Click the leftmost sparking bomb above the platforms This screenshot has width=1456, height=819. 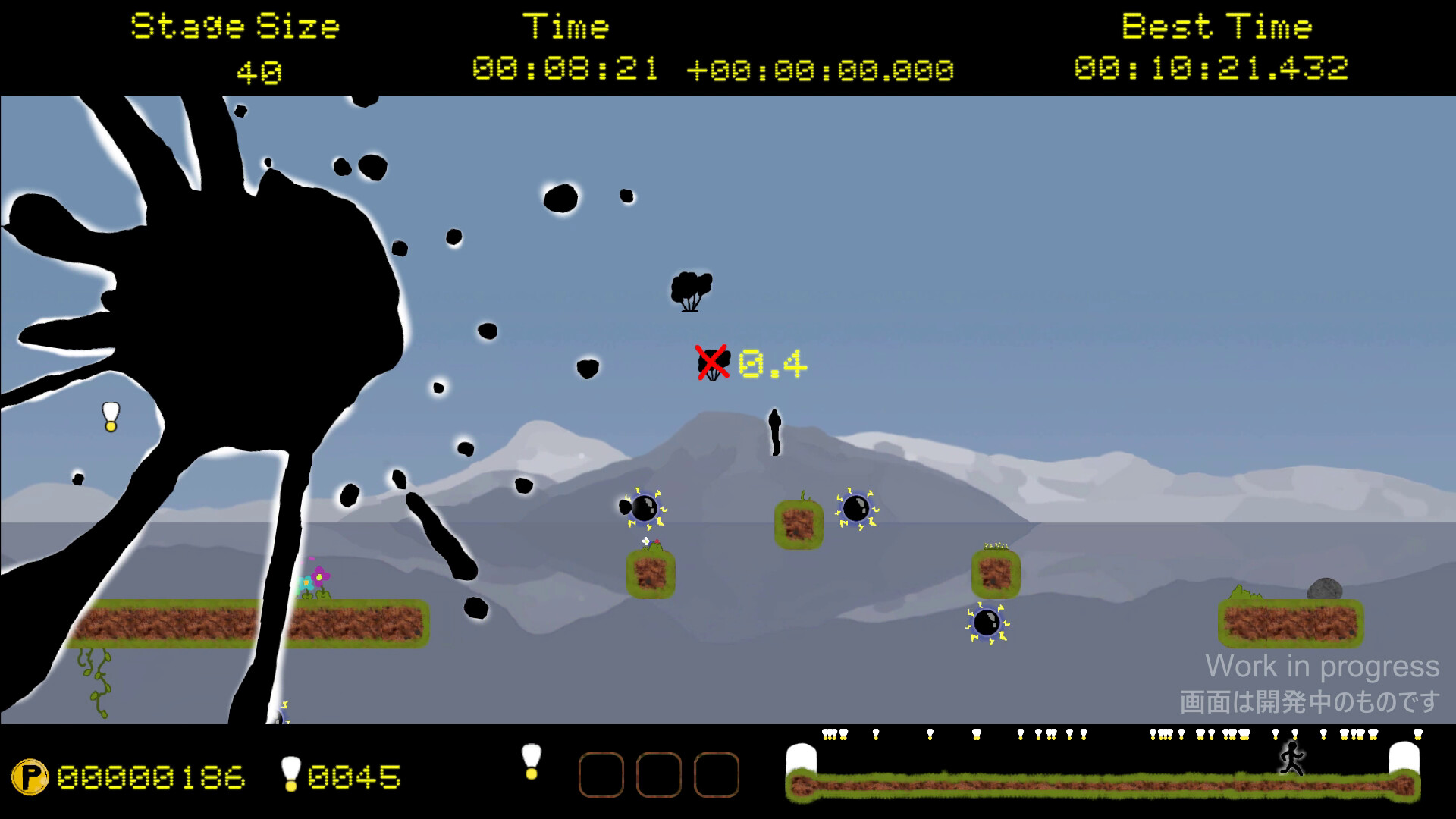click(643, 510)
